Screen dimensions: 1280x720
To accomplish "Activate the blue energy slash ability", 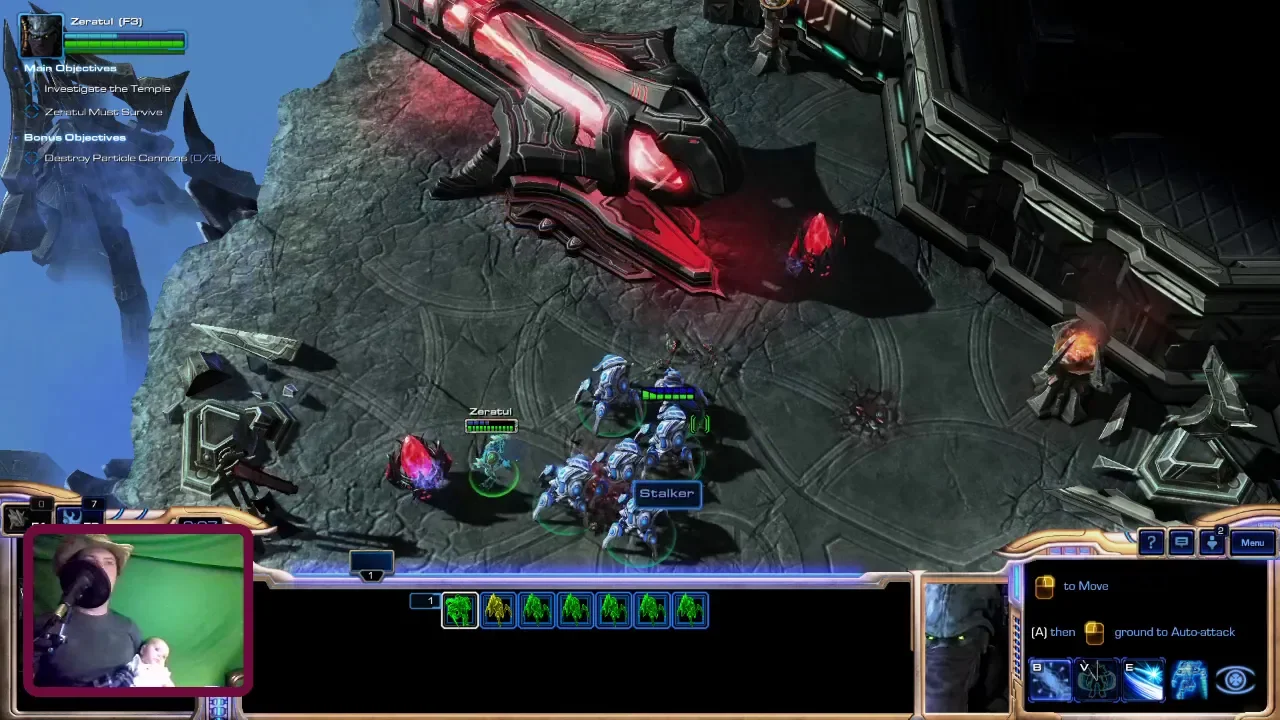I will coord(1143,680).
